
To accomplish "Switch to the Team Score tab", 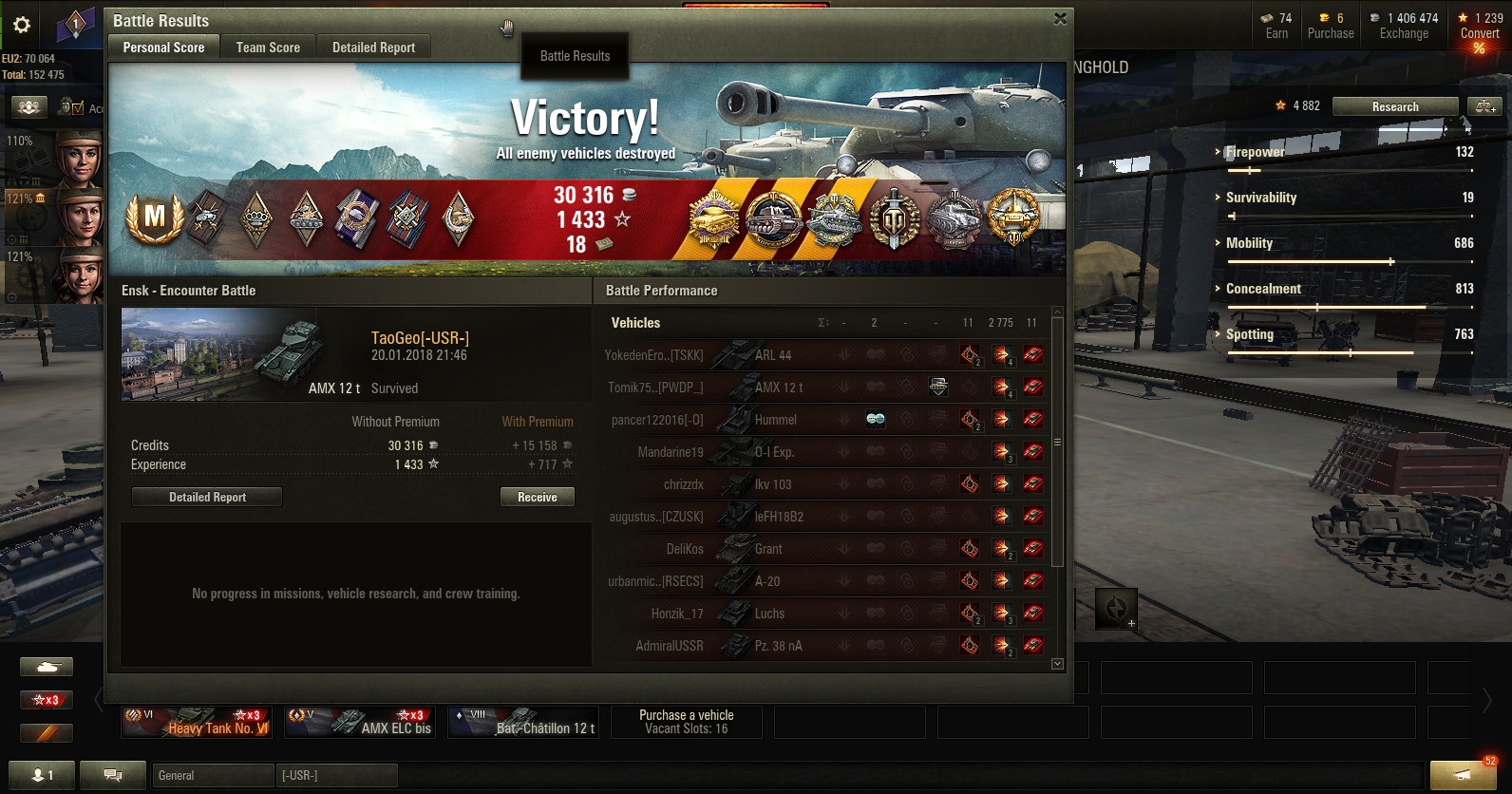I will (267, 47).
